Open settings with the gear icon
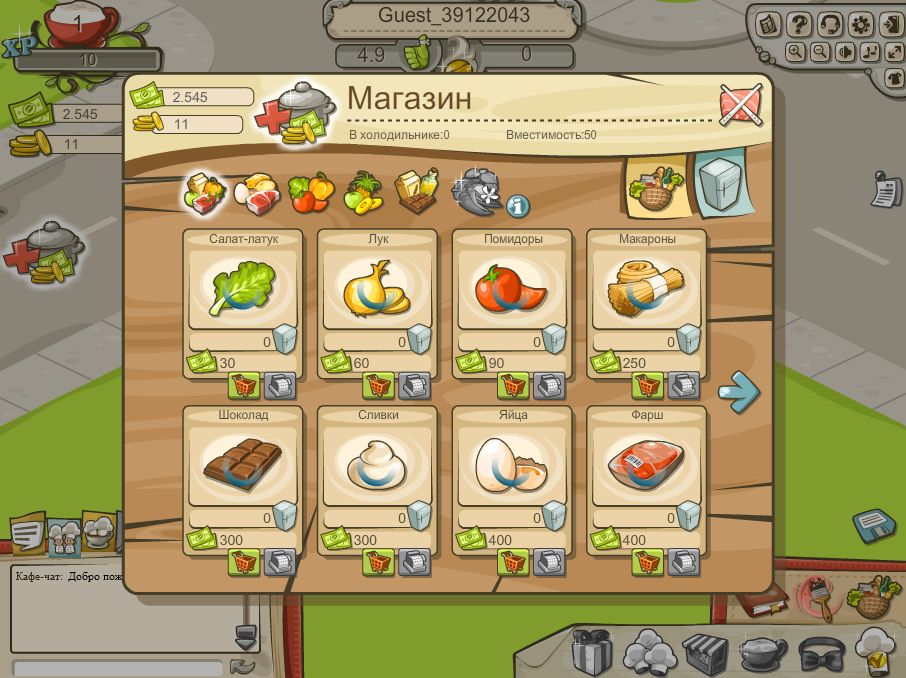The image size is (906, 678). (859, 24)
